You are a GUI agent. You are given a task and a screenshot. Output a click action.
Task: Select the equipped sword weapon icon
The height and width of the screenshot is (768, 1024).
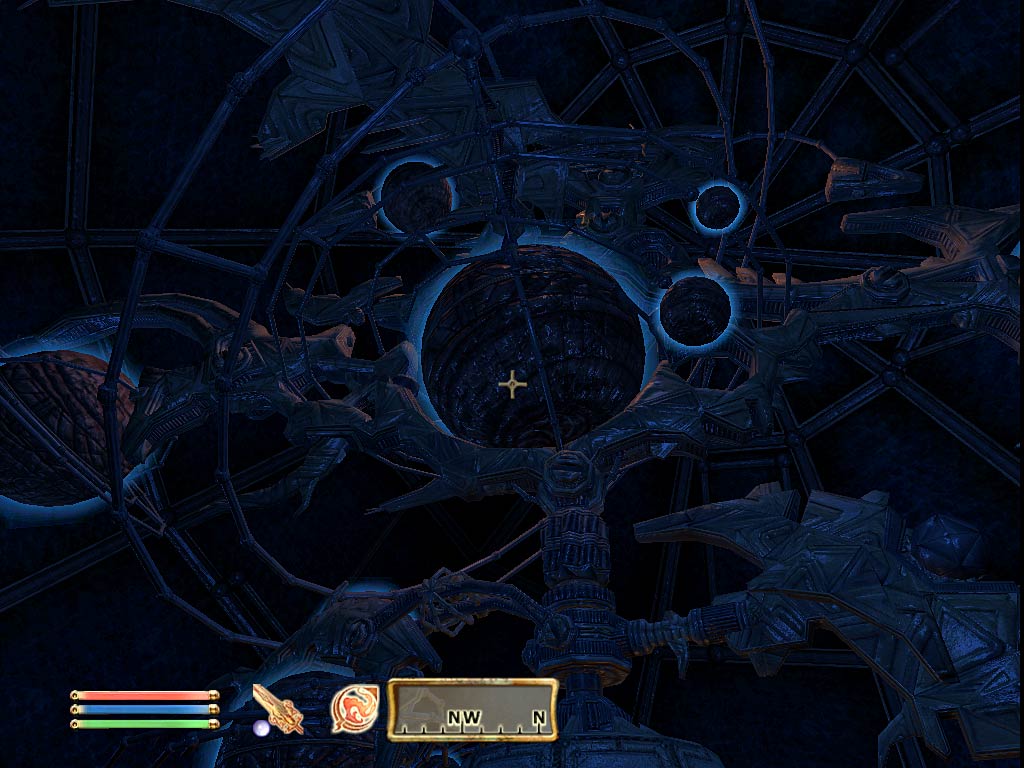click(x=278, y=708)
